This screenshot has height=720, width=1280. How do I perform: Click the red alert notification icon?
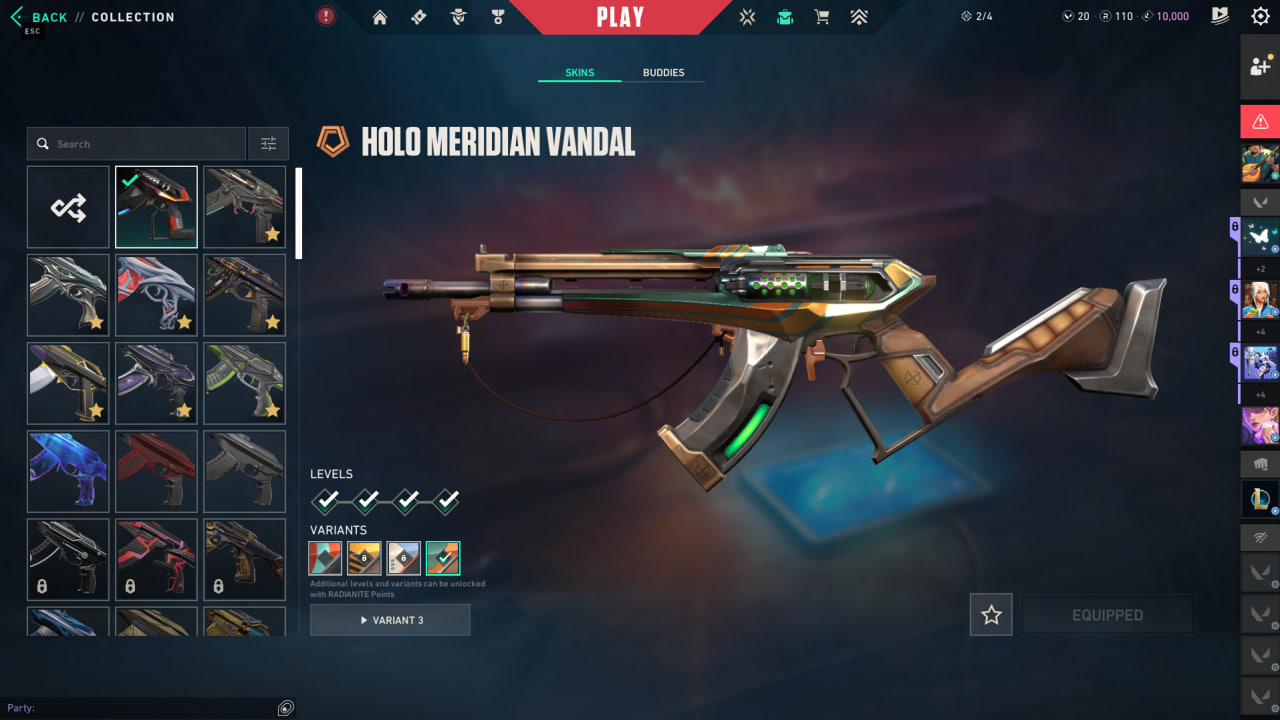tap(326, 16)
